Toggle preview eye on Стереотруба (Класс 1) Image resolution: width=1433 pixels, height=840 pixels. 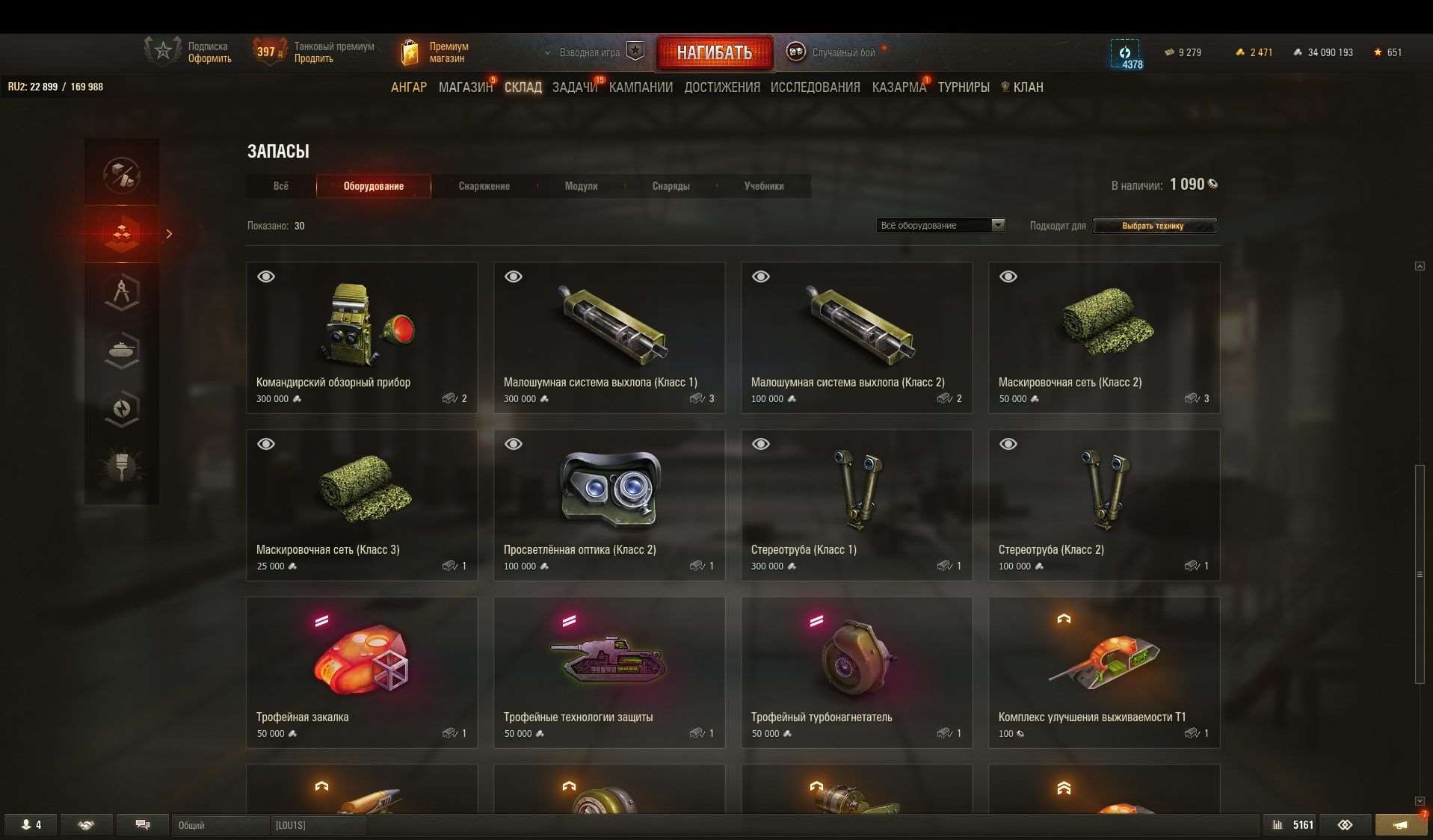coord(761,443)
